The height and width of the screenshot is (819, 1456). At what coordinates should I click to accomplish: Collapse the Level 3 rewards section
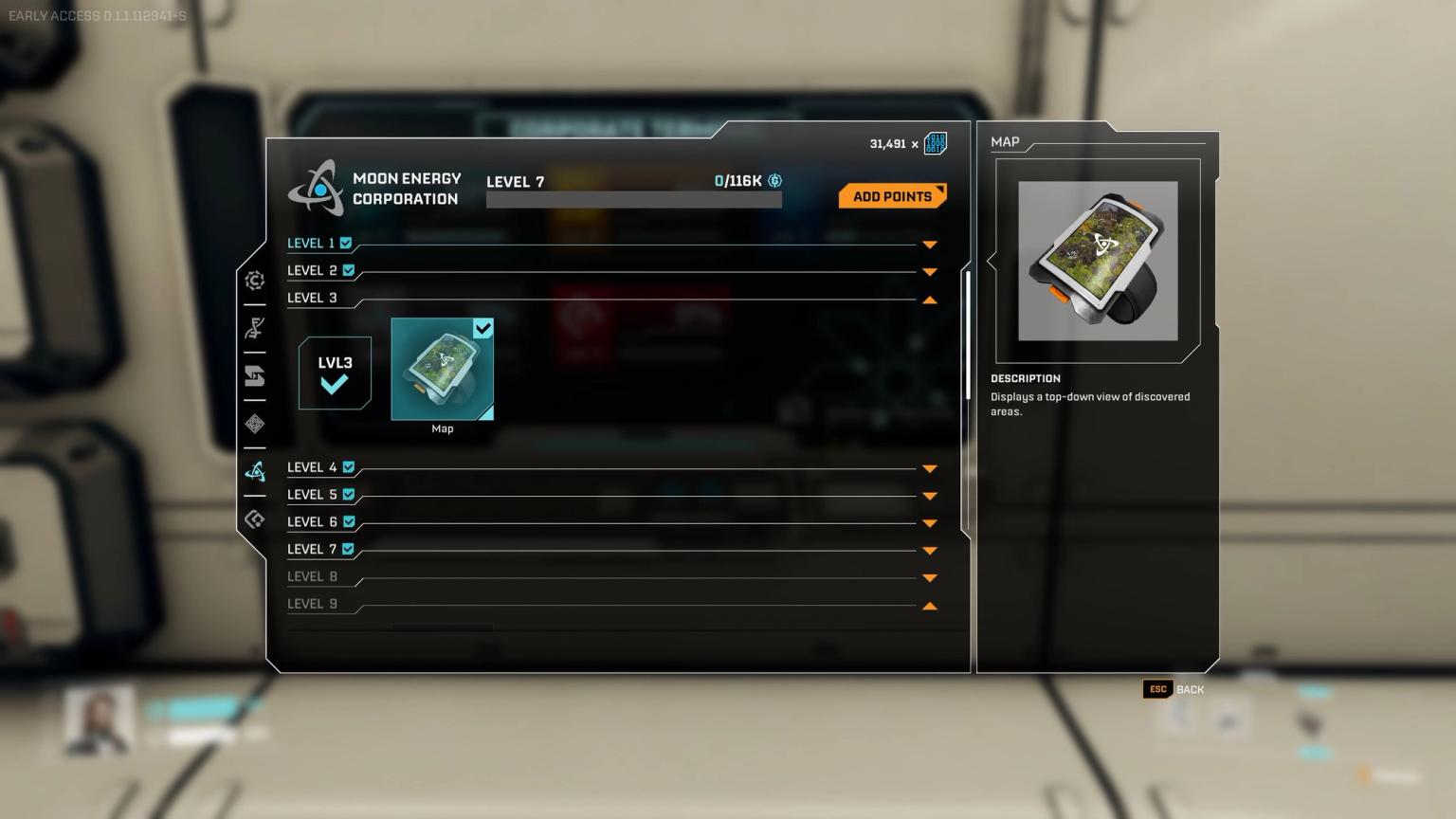tap(929, 300)
